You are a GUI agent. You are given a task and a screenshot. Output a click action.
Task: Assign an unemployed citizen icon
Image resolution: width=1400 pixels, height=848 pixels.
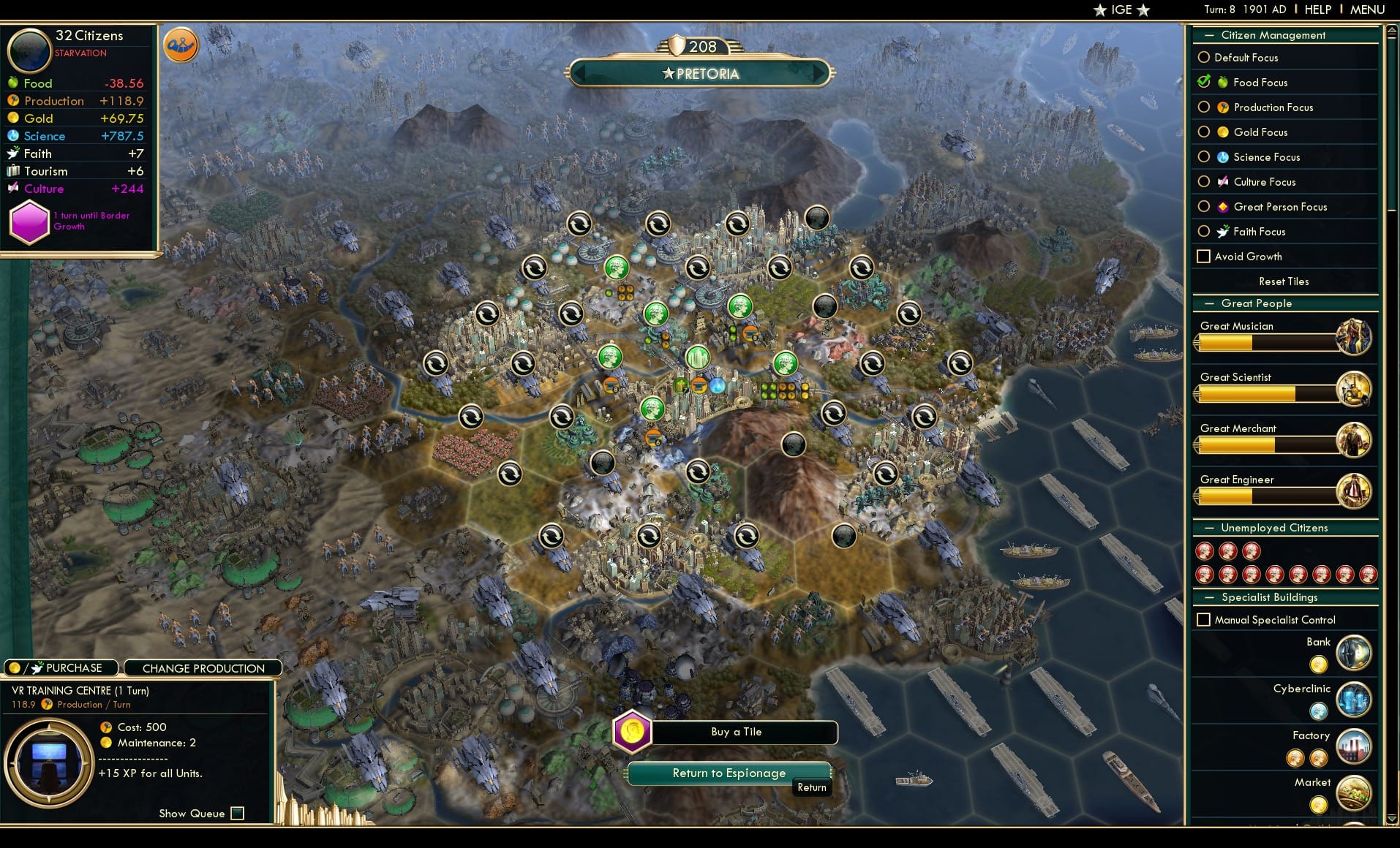click(x=1204, y=551)
